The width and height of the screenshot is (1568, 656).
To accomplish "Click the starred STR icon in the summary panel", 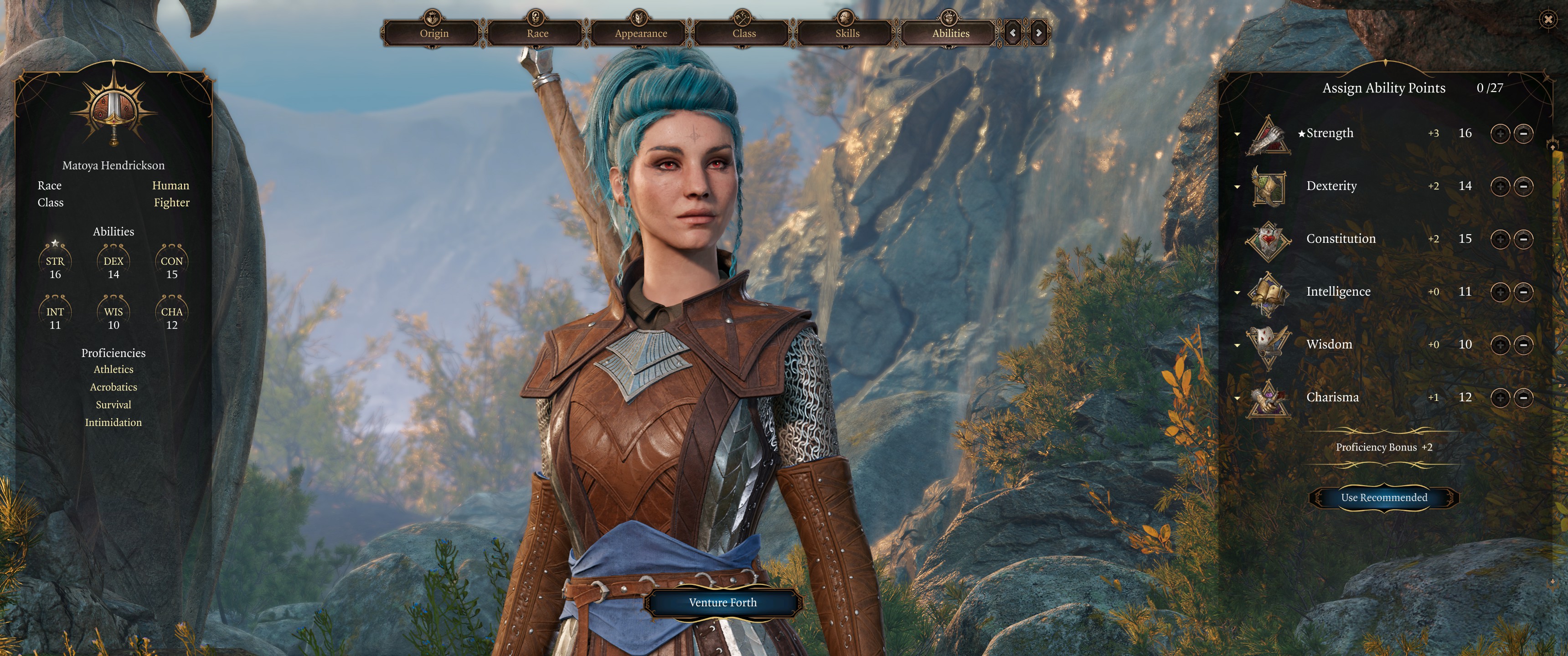I will [x=56, y=261].
